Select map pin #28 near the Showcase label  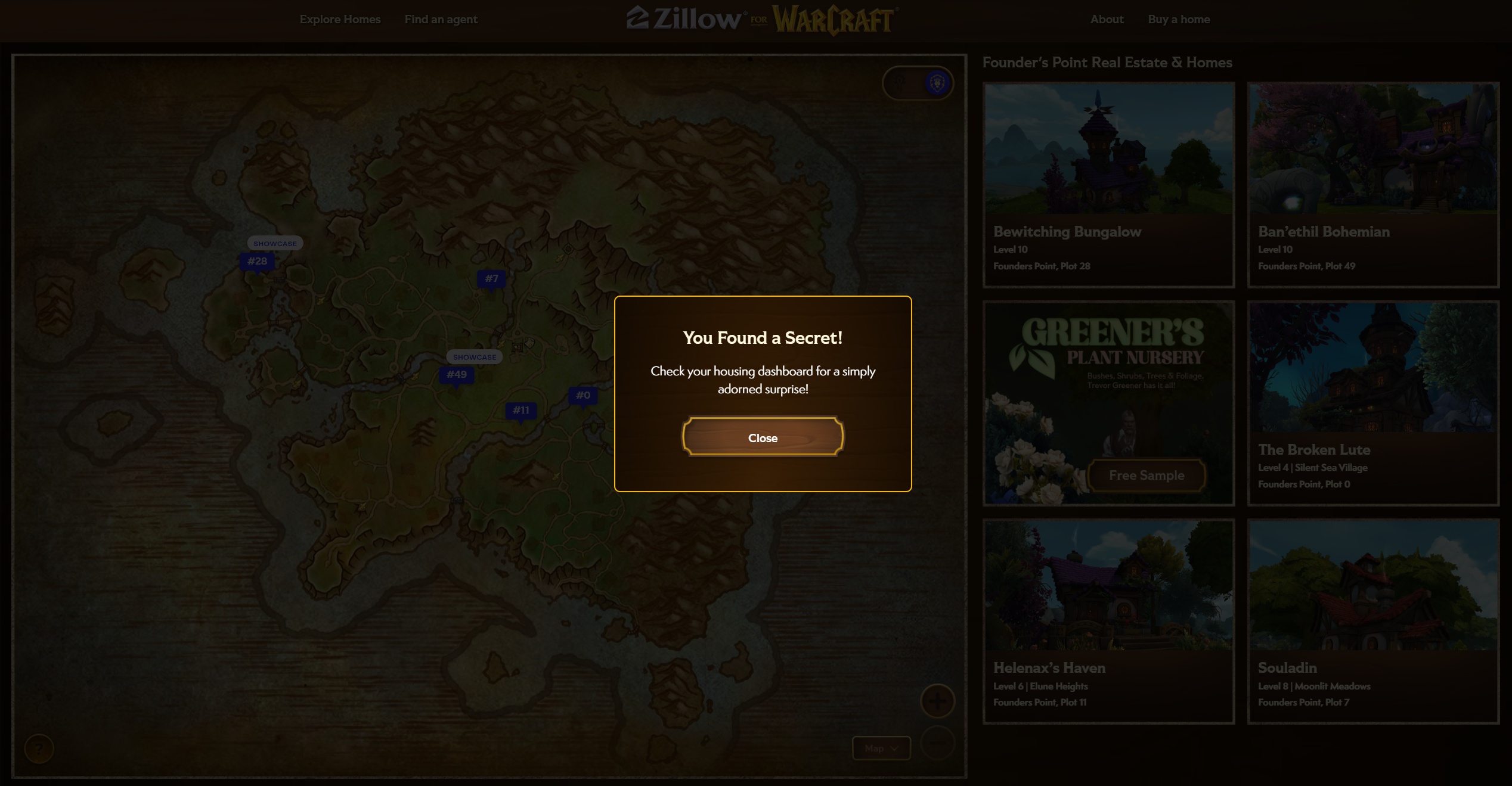pos(257,261)
